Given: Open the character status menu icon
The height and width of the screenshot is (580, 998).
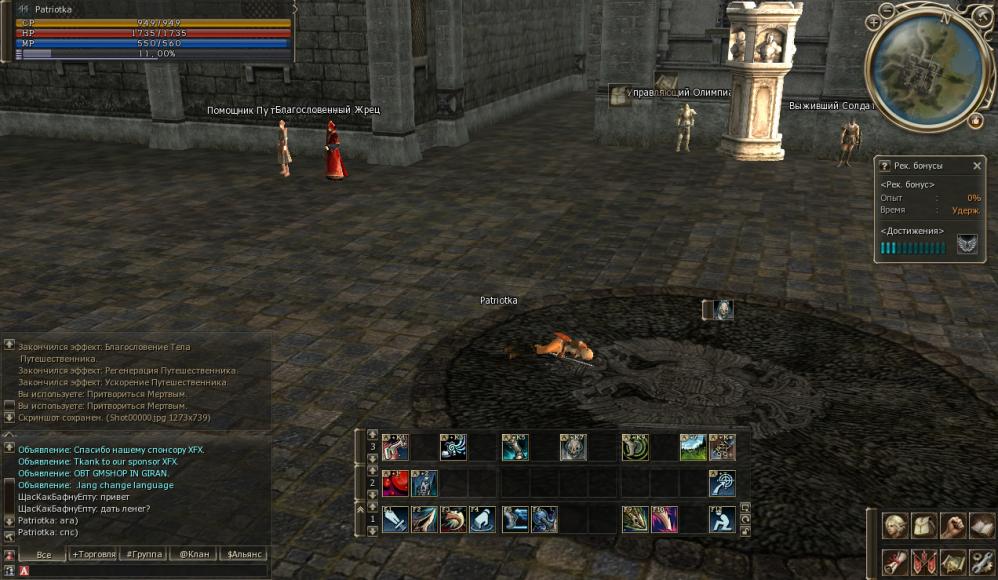Looking at the screenshot, I should point(895,525).
